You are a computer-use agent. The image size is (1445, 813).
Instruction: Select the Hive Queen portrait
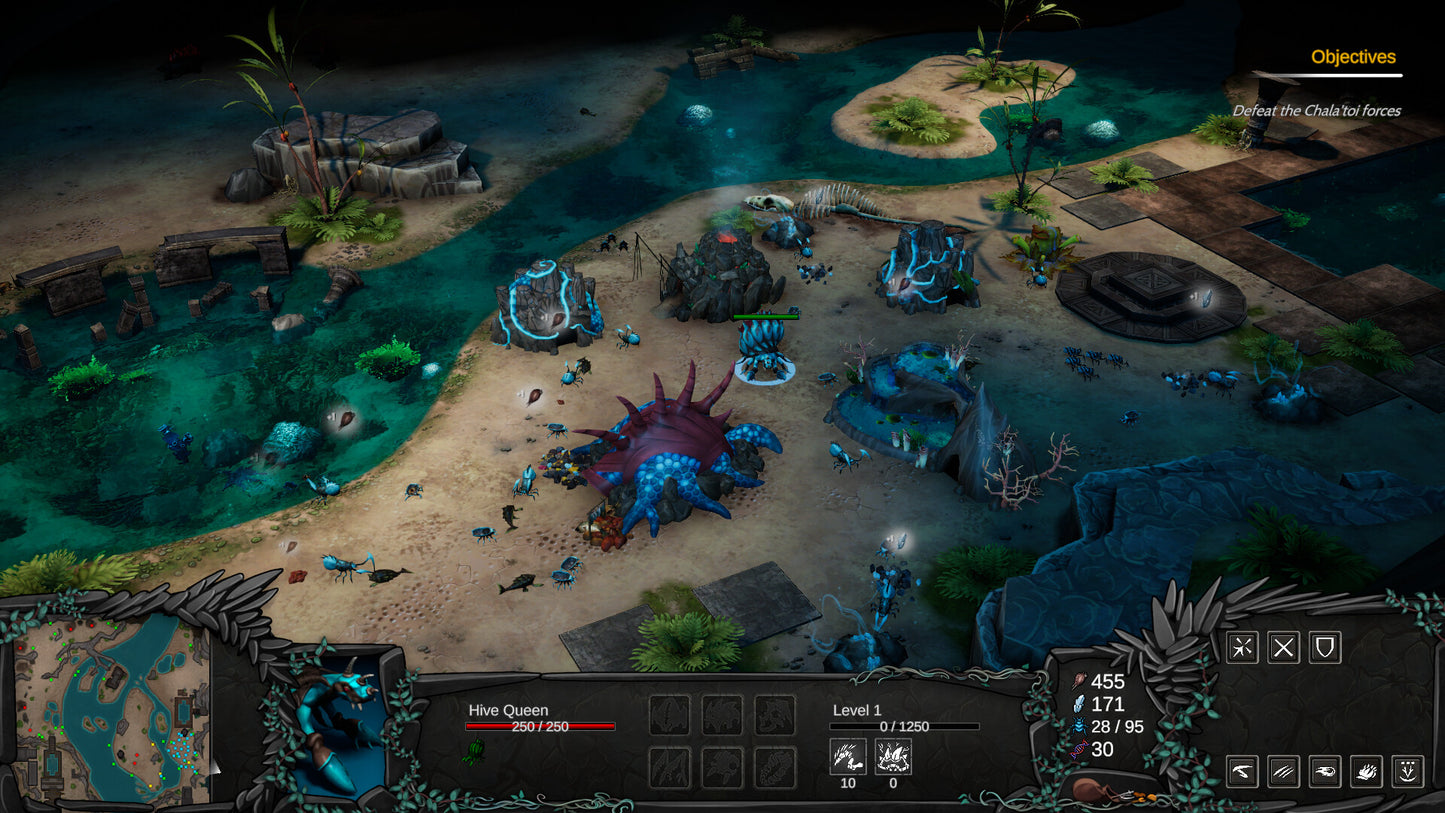[338, 723]
